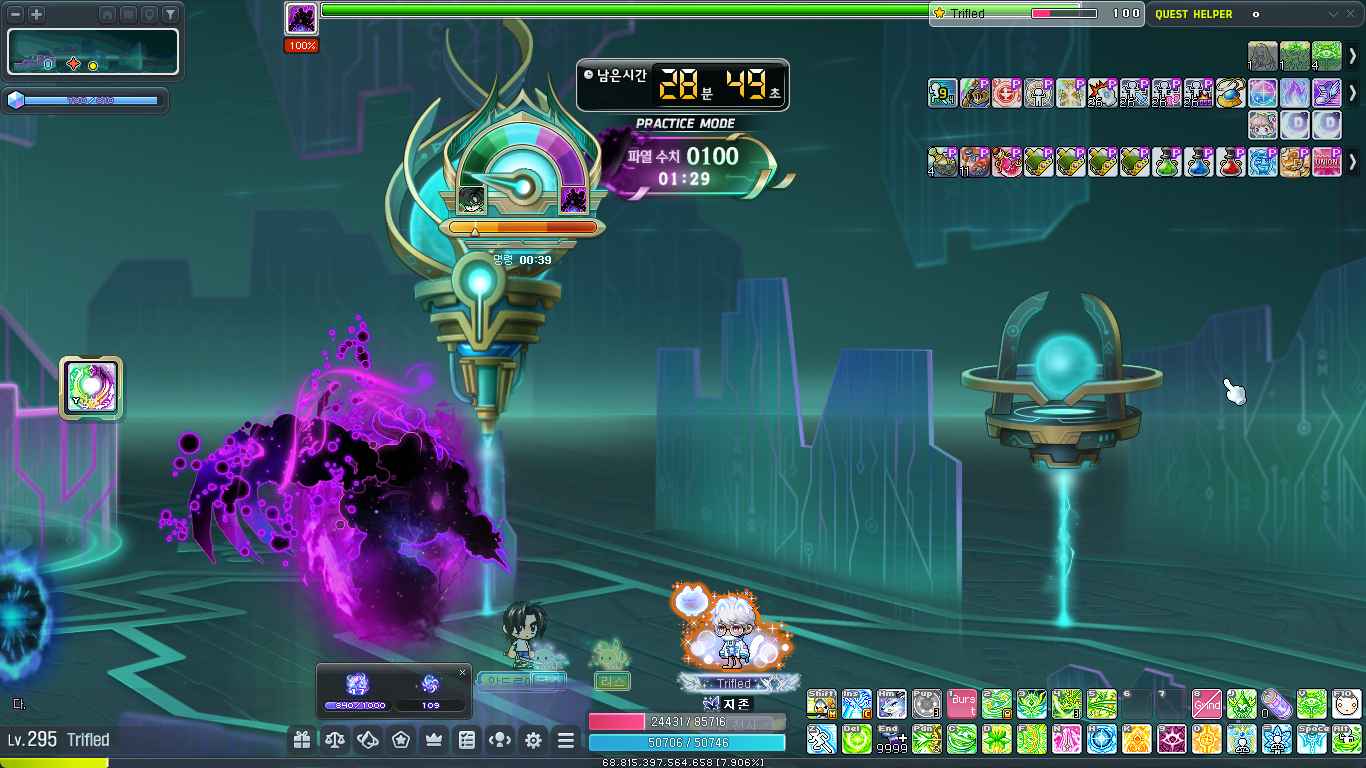
Task: Activate the purple eye skill on key 9
Action: 1172,739
